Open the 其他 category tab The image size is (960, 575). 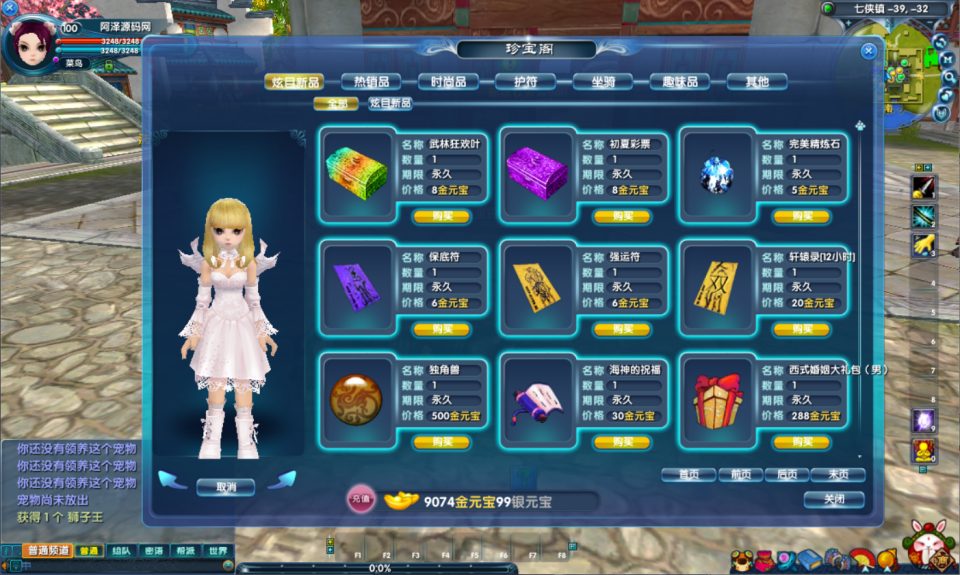point(757,82)
